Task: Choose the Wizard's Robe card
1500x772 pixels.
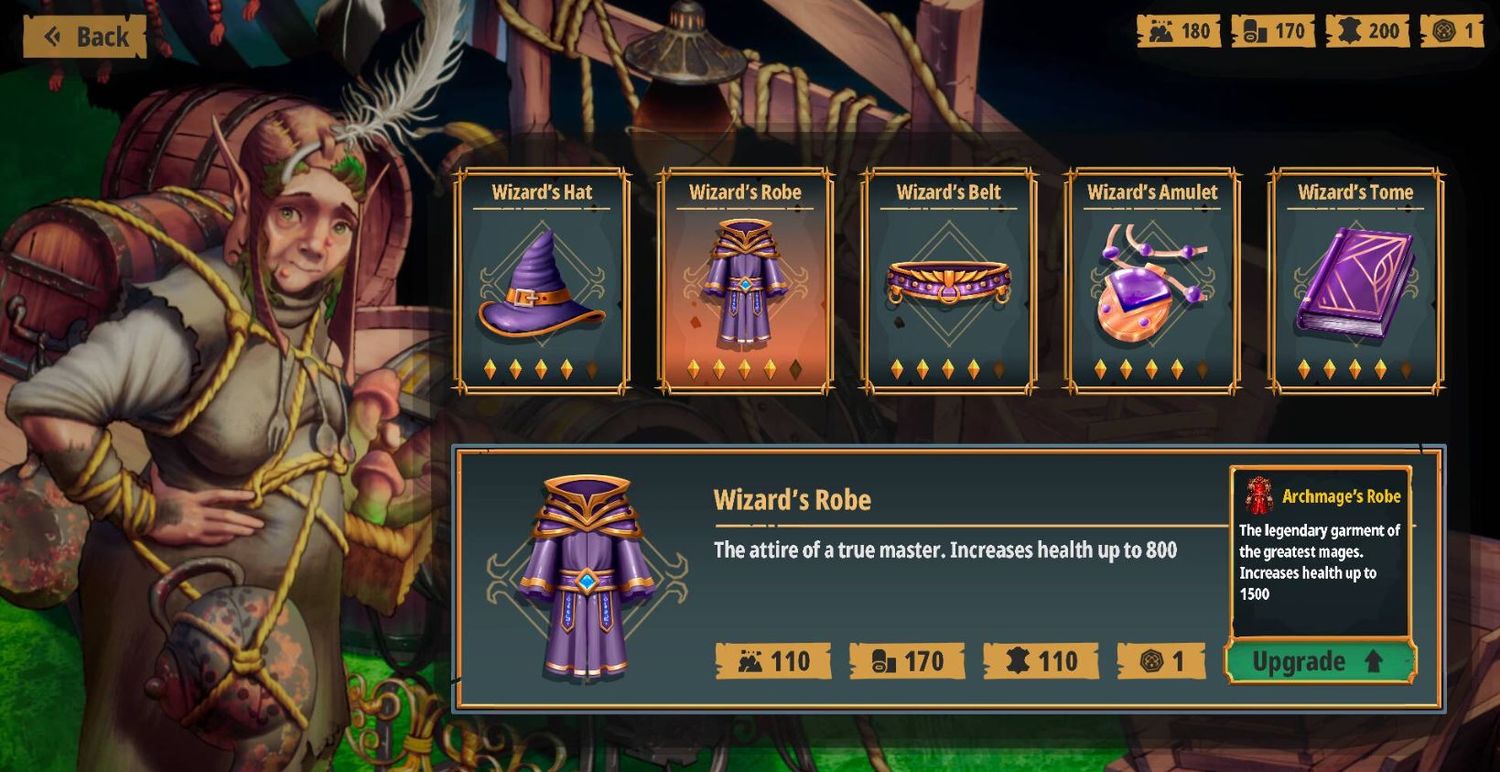Action: point(745,281)
